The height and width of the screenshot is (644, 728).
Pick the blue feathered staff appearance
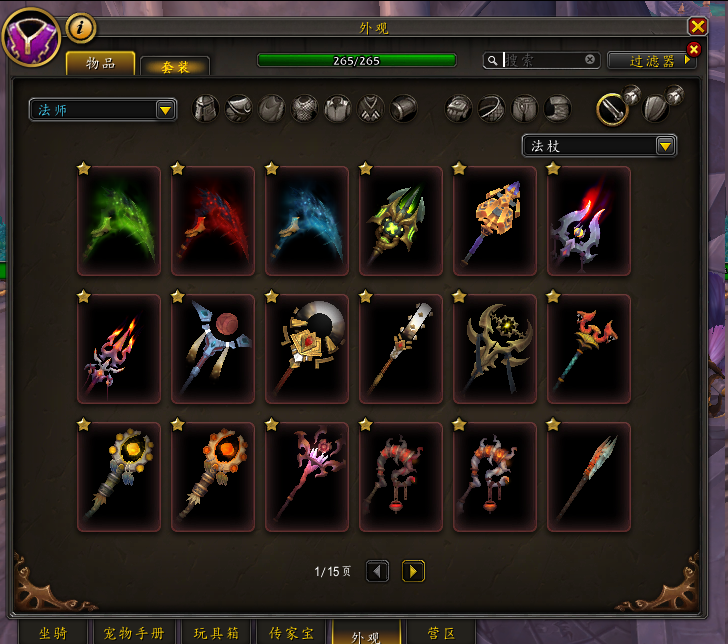click(x=307, y=221)
